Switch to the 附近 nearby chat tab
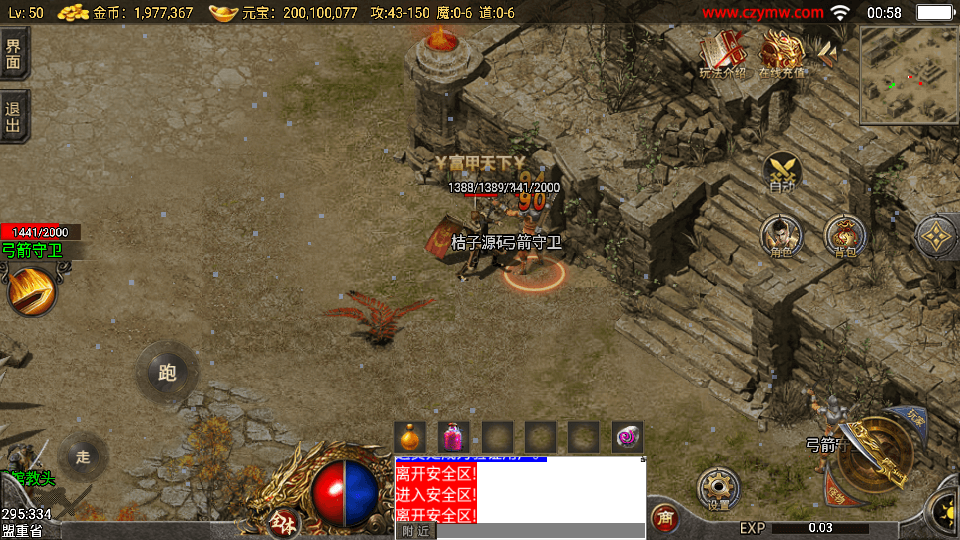The width and height of the screenshot is (960, 540). [416, 531]
